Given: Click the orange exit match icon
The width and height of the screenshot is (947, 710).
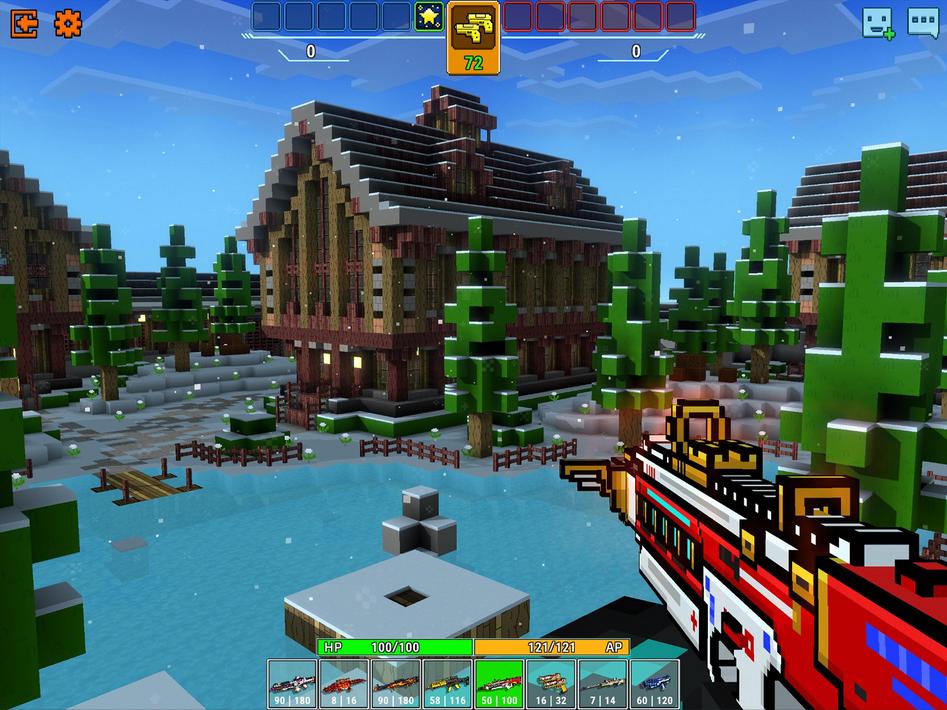Looking at the screenshot, I should click(24, 23).
